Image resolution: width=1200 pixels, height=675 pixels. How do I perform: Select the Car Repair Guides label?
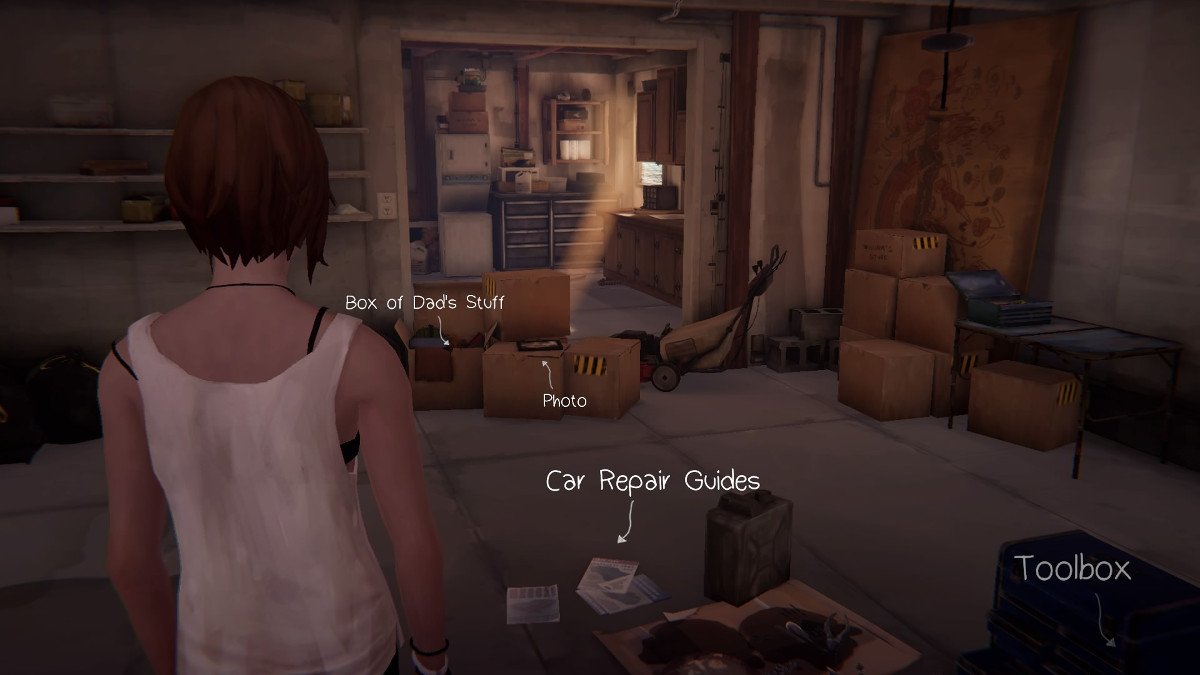[x=652, y=481]
